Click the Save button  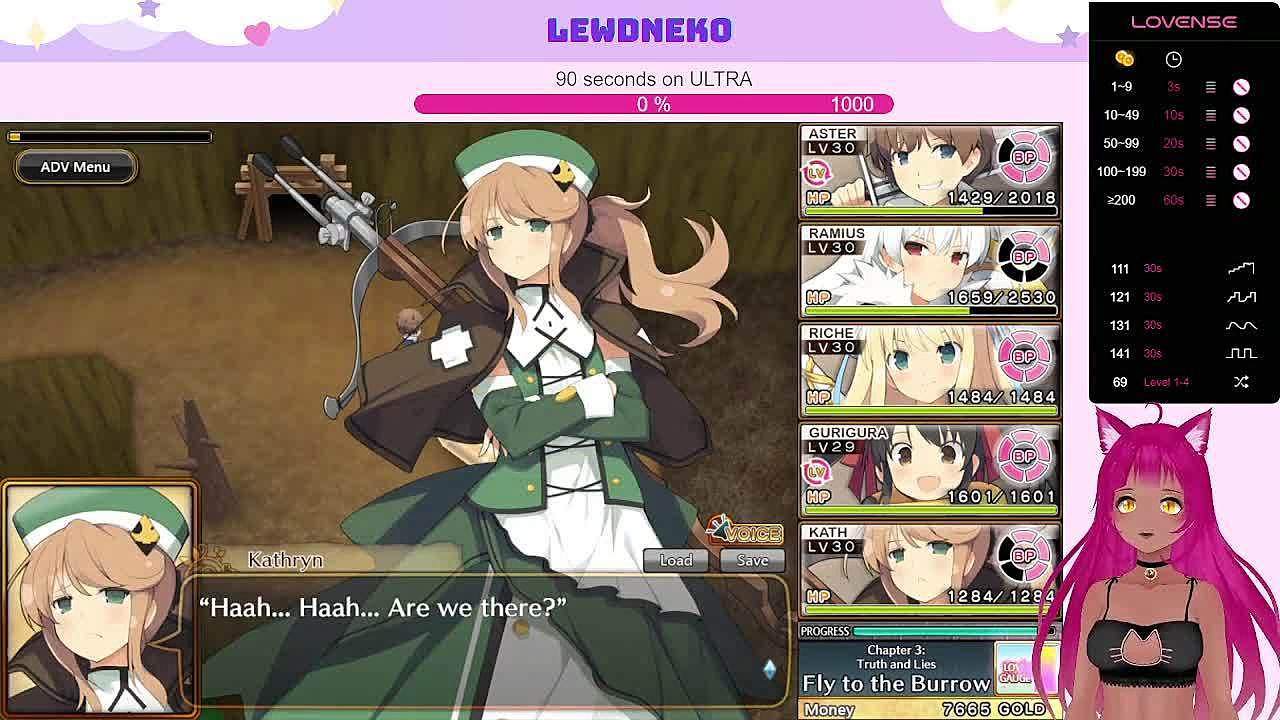752,560
